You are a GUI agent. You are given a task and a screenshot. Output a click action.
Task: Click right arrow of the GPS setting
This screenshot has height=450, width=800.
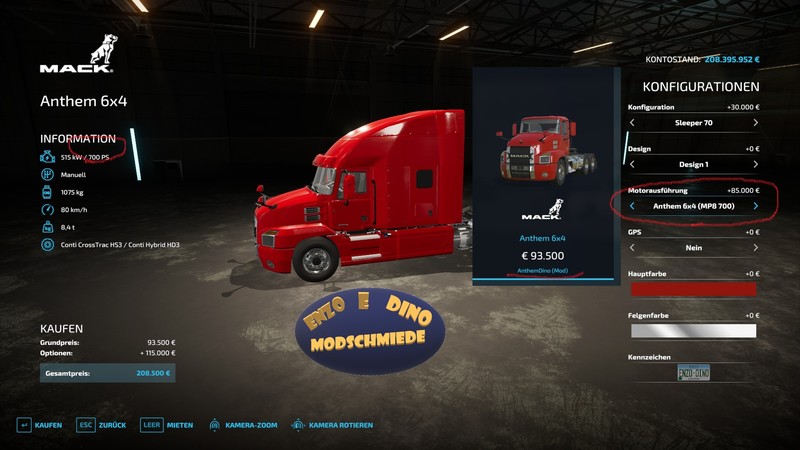coord(755,248)
